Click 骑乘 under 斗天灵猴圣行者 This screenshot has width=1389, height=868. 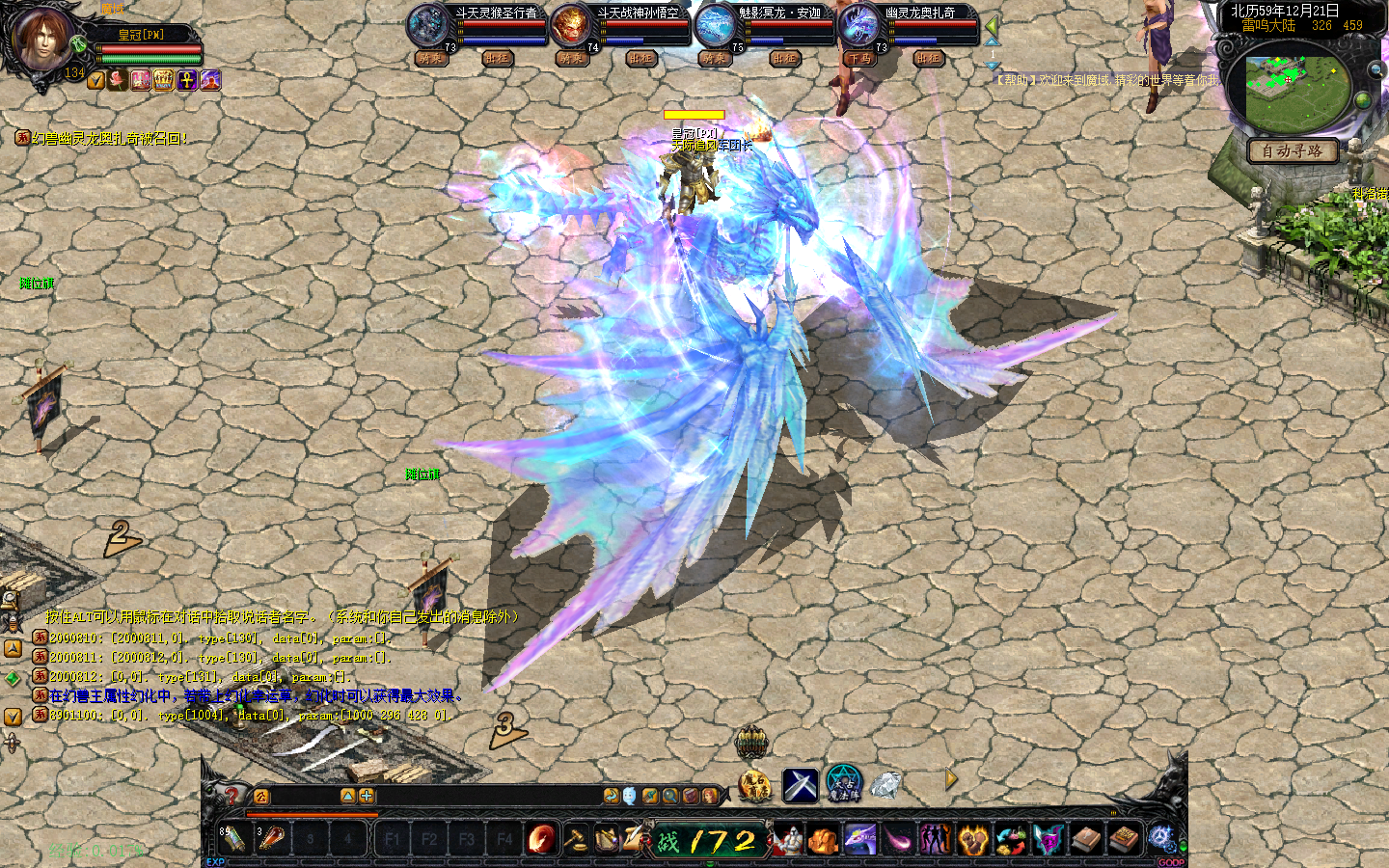[430, 59]
